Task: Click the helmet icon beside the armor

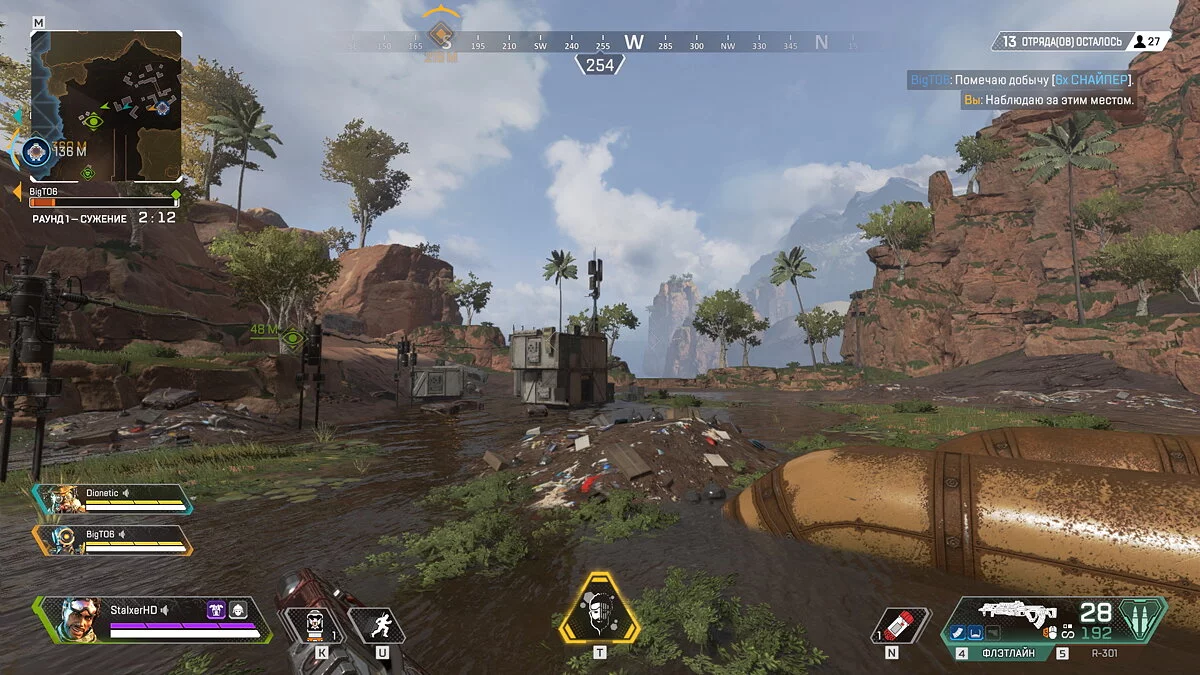Action: click(x=239, y=609)
